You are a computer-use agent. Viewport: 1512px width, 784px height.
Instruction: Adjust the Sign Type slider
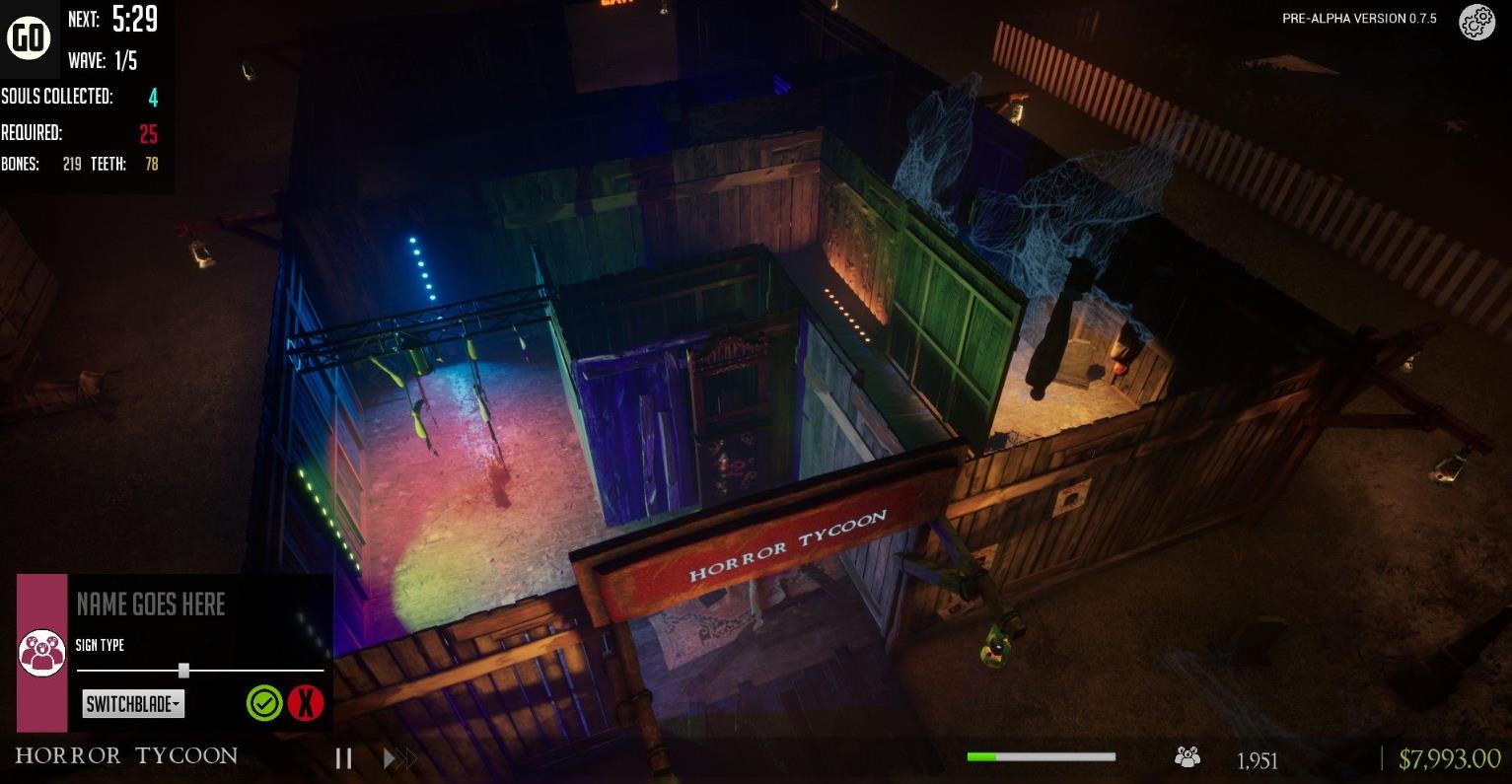pos(183,671)
